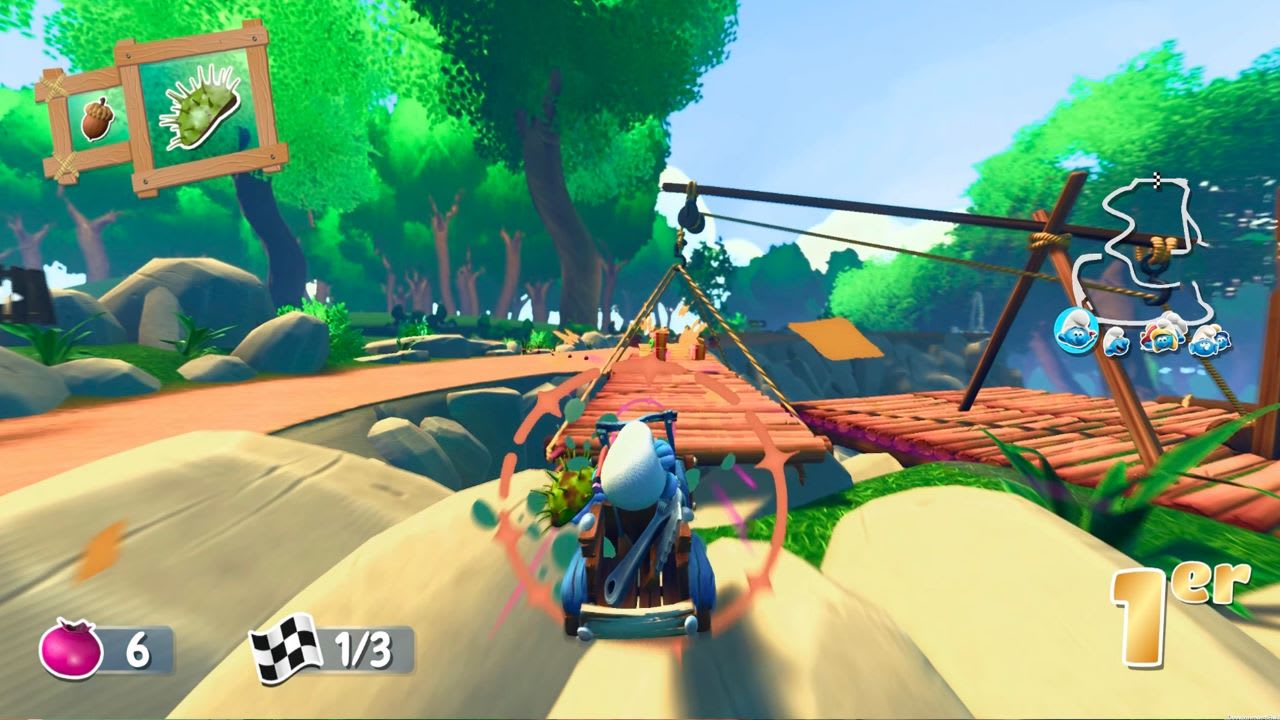The height and width of the screenshot is (720, 1280).
Task: Click the checkered finish marker atop the minimap
Action: tap(1157, 181)
